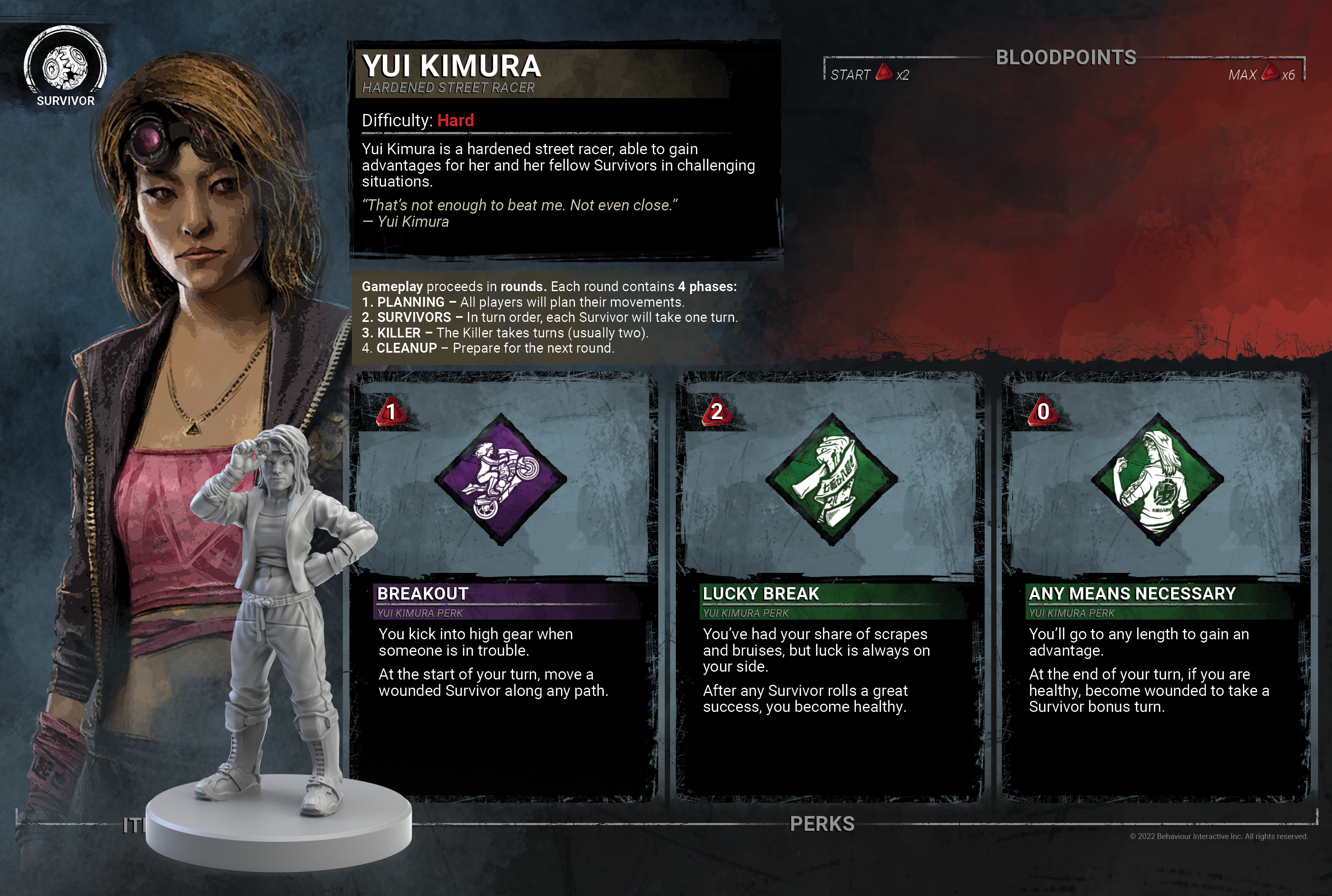
Task: Click the Survivor role emblem
Action: (x=66, y=66)
